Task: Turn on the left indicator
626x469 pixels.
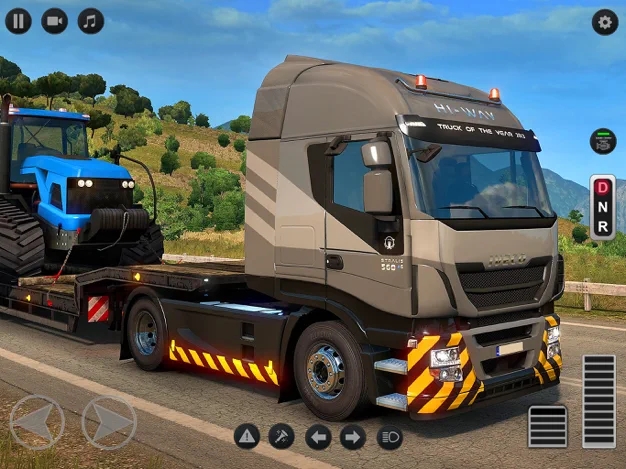Action: tap(318, 436)
